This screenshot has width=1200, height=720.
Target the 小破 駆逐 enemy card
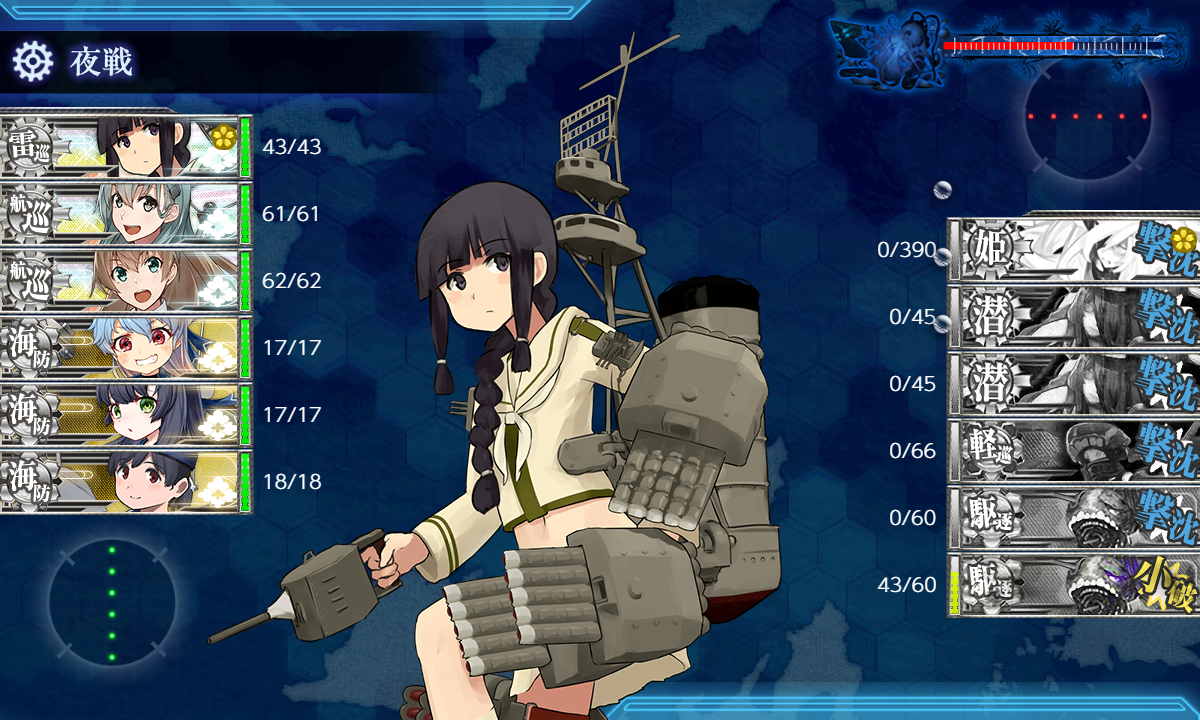point(1072,585)
